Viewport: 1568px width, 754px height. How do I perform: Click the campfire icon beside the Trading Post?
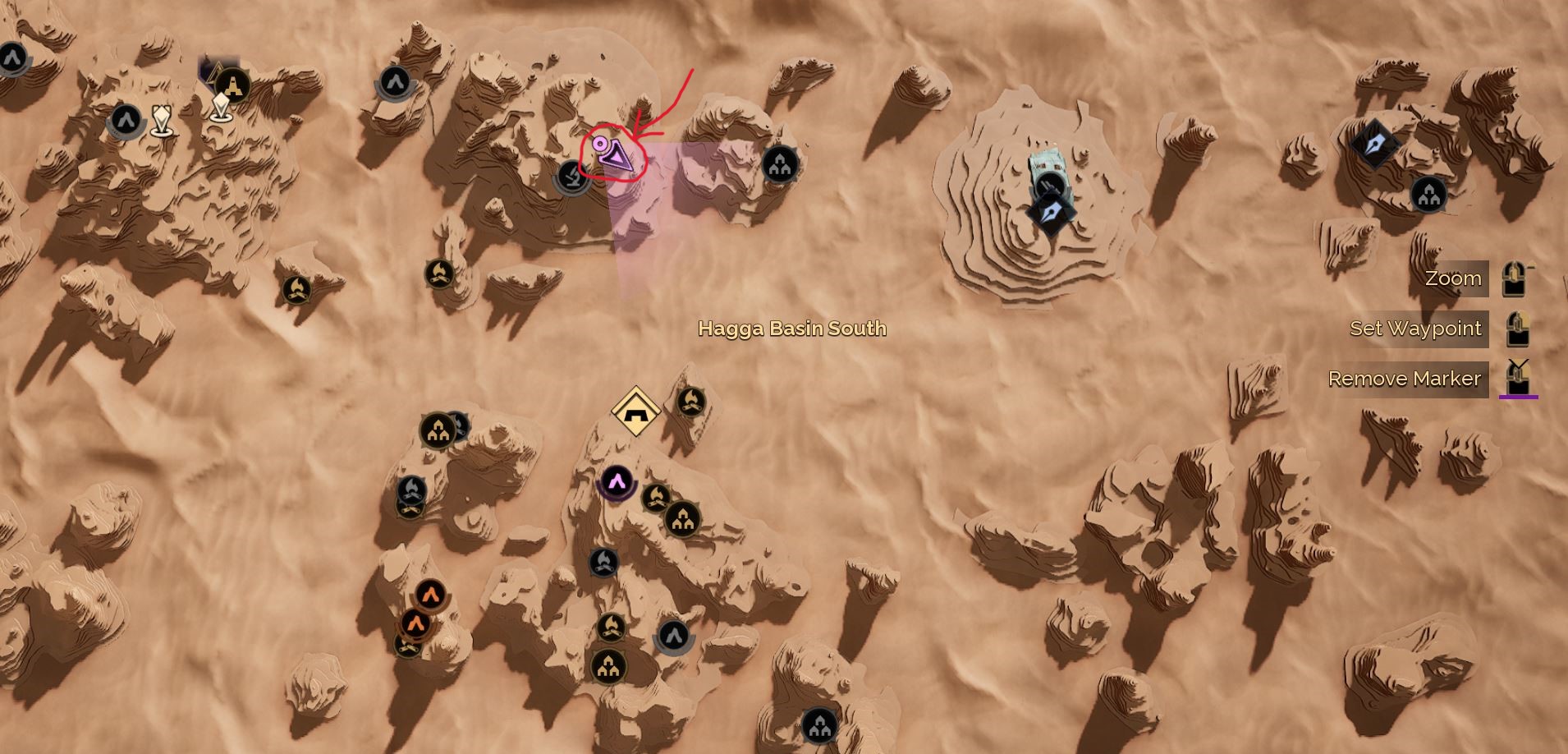(x=692, y=402)
